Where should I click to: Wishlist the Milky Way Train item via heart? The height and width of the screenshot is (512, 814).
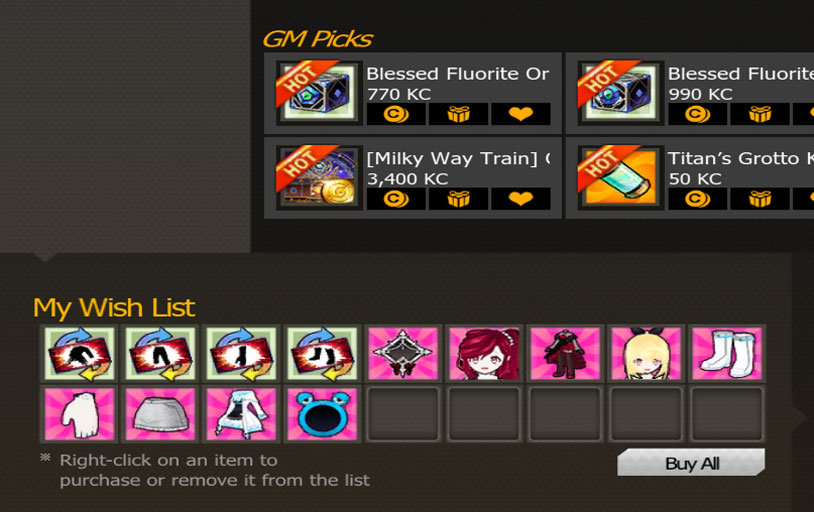click(520, 198)
